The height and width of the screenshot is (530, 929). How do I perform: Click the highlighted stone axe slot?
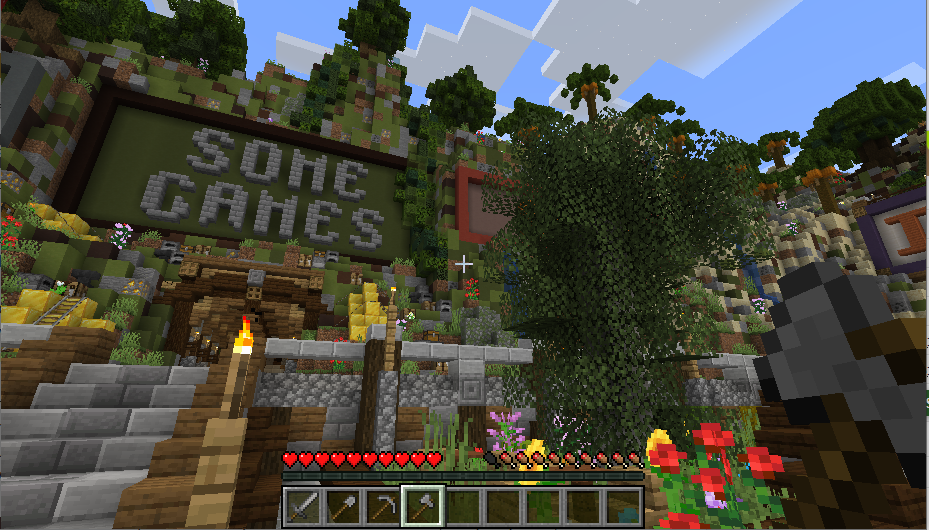423,506
